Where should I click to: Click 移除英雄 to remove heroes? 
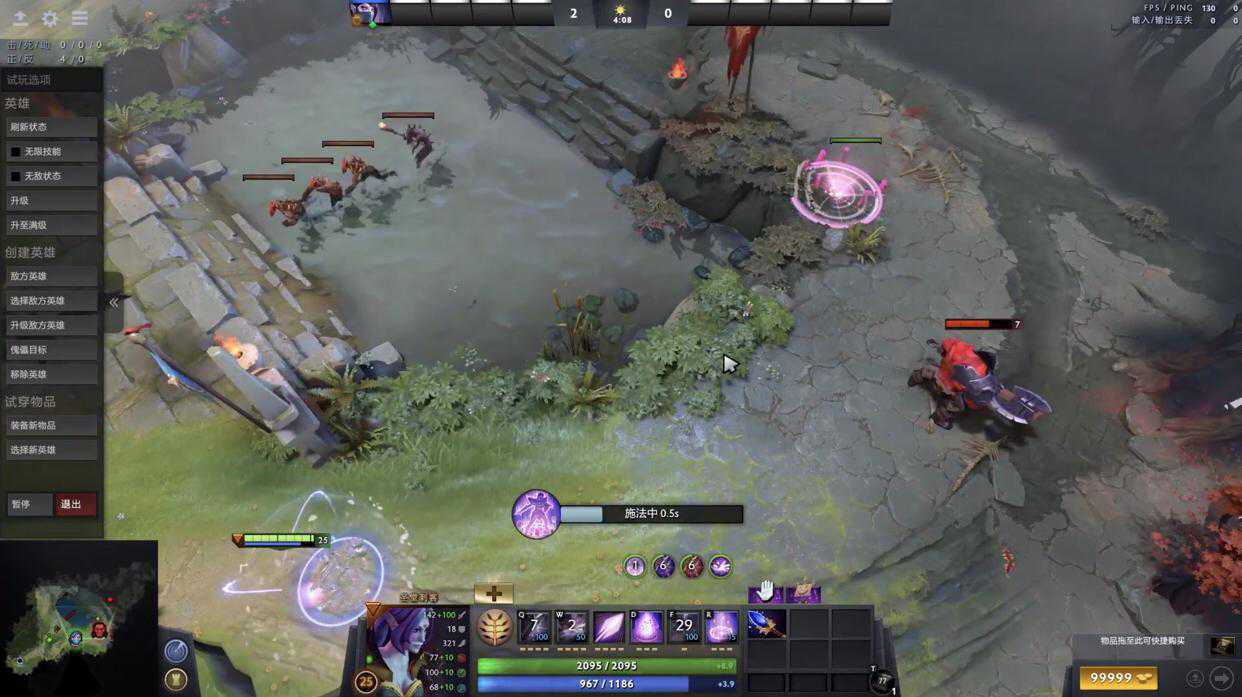[x=51, y=374]
